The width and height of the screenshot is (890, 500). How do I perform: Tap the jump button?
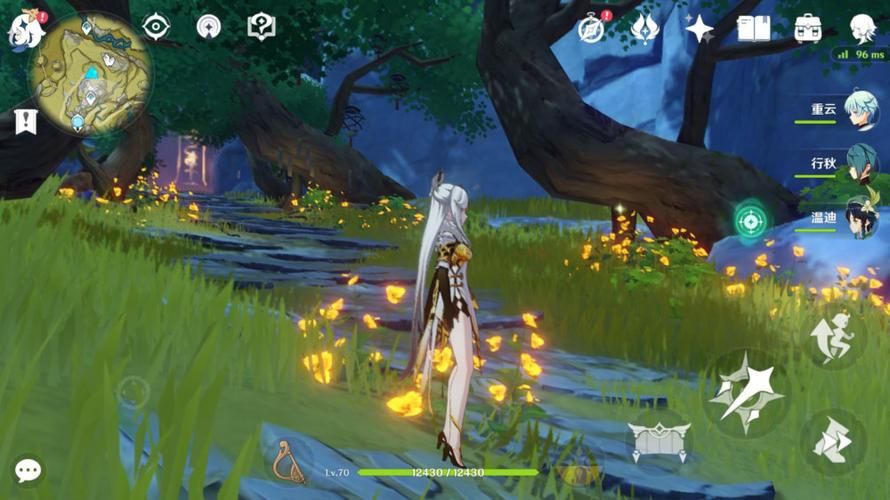pos(832,340)
